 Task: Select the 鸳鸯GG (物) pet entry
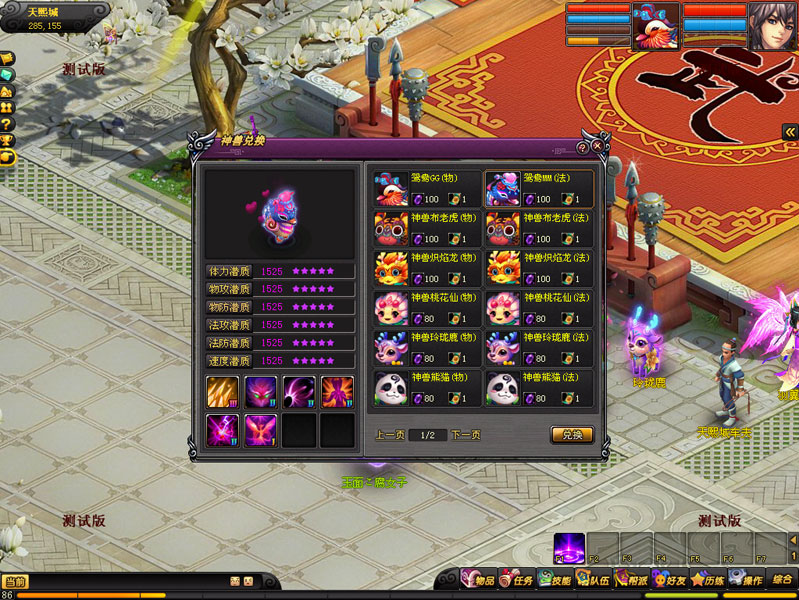click(x=426, y=188)
